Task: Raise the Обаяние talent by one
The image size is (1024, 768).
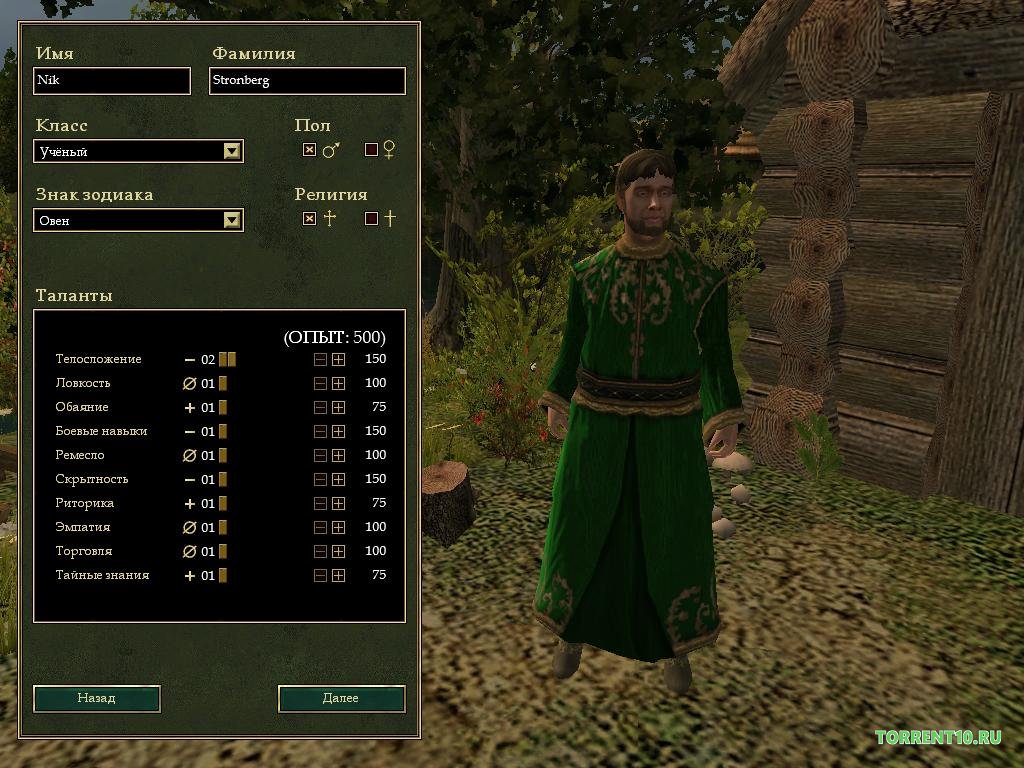Action: point(339,407)
